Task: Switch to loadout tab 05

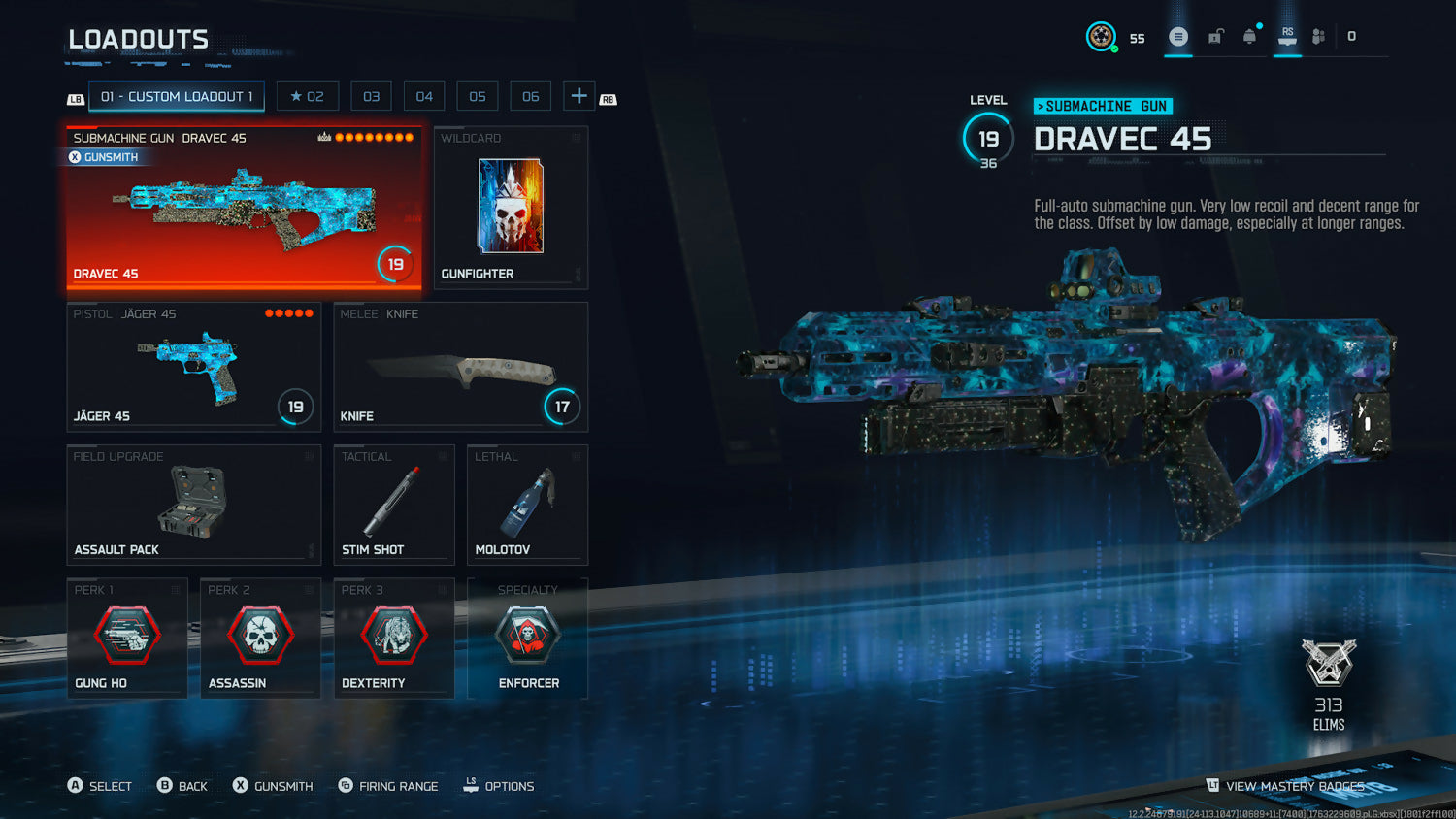Action: [x=478, y=96]
